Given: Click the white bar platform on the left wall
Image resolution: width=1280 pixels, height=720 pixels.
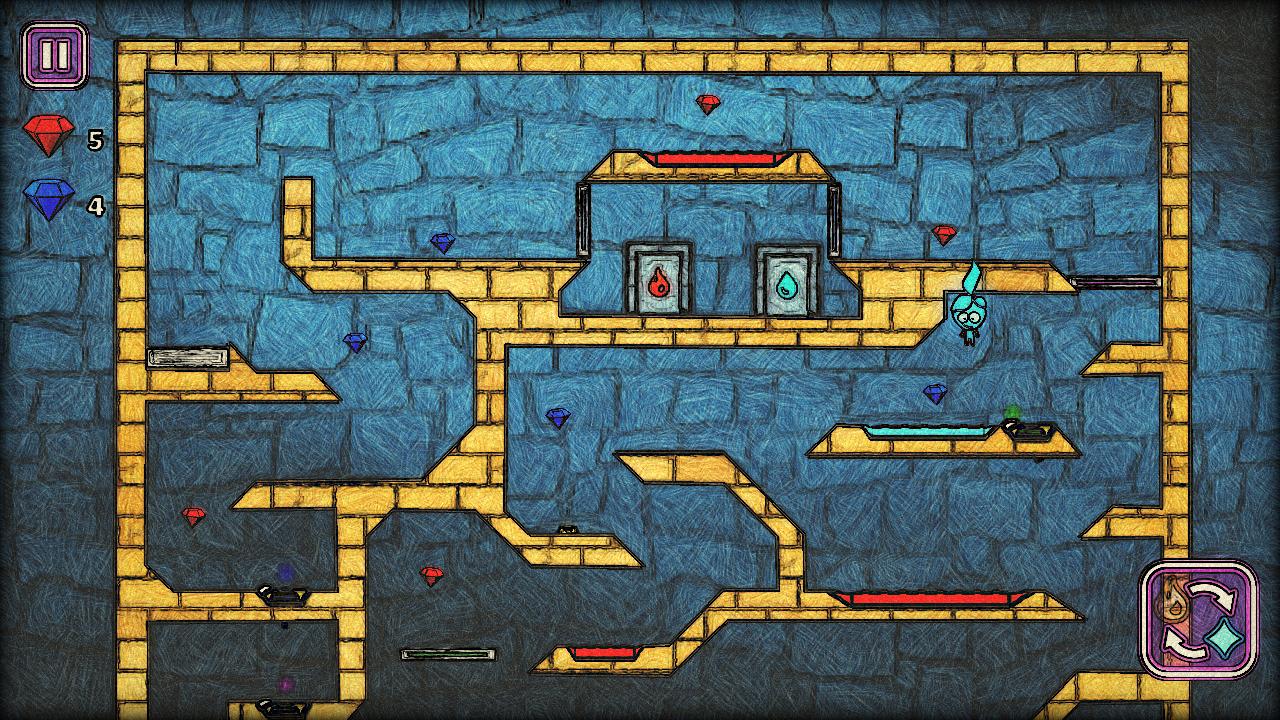Looking at the screenshot, I should click(187, 357).
